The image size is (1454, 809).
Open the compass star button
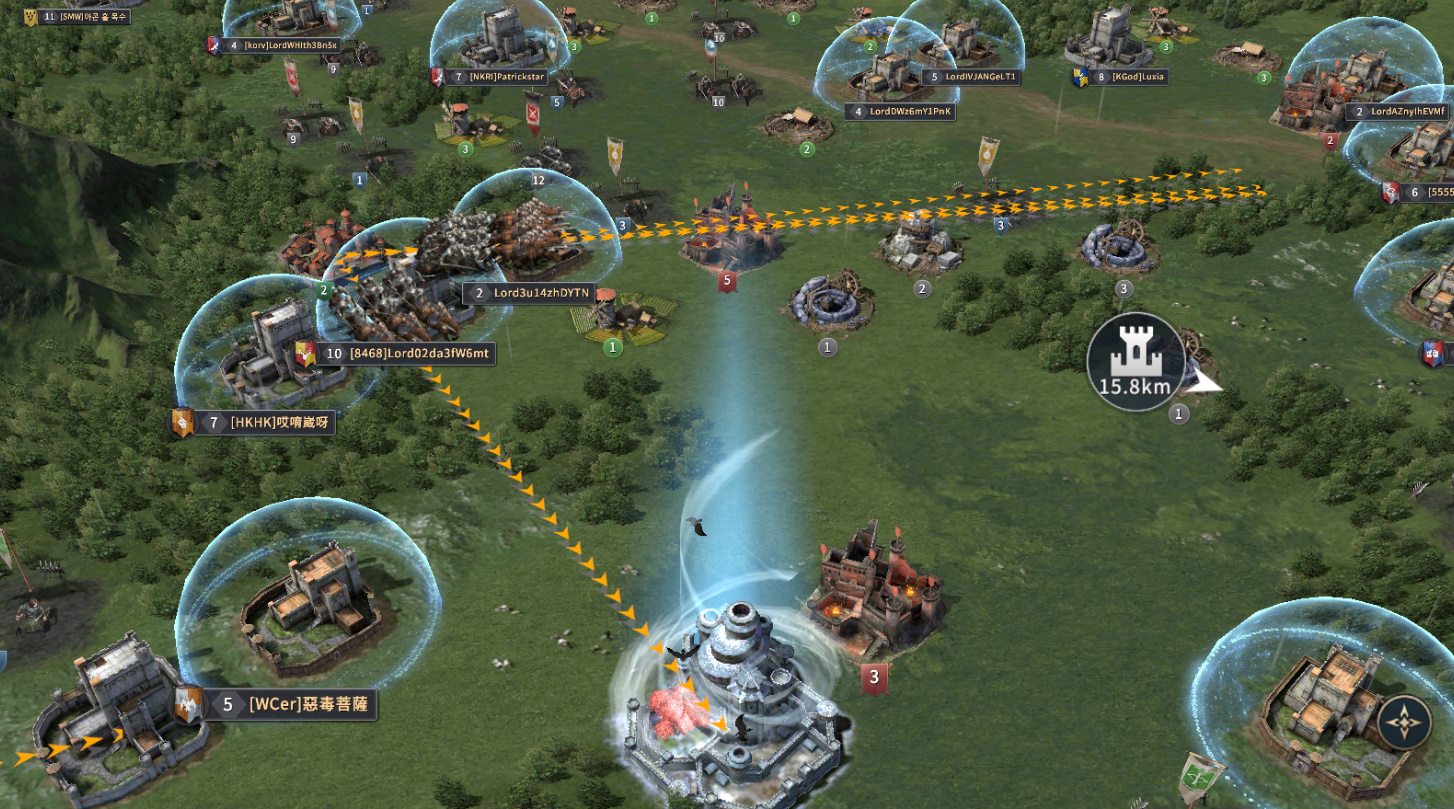click(1404, 723)
